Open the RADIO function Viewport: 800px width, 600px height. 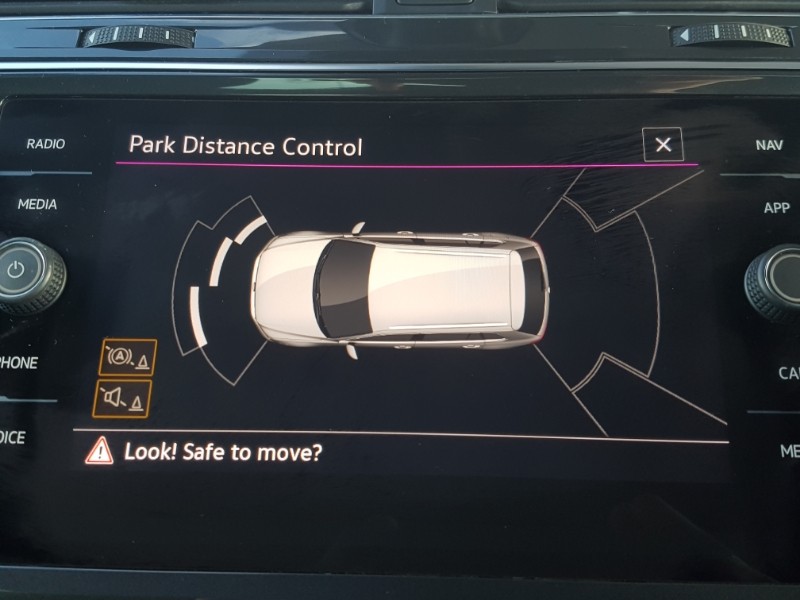pos(45,144)
